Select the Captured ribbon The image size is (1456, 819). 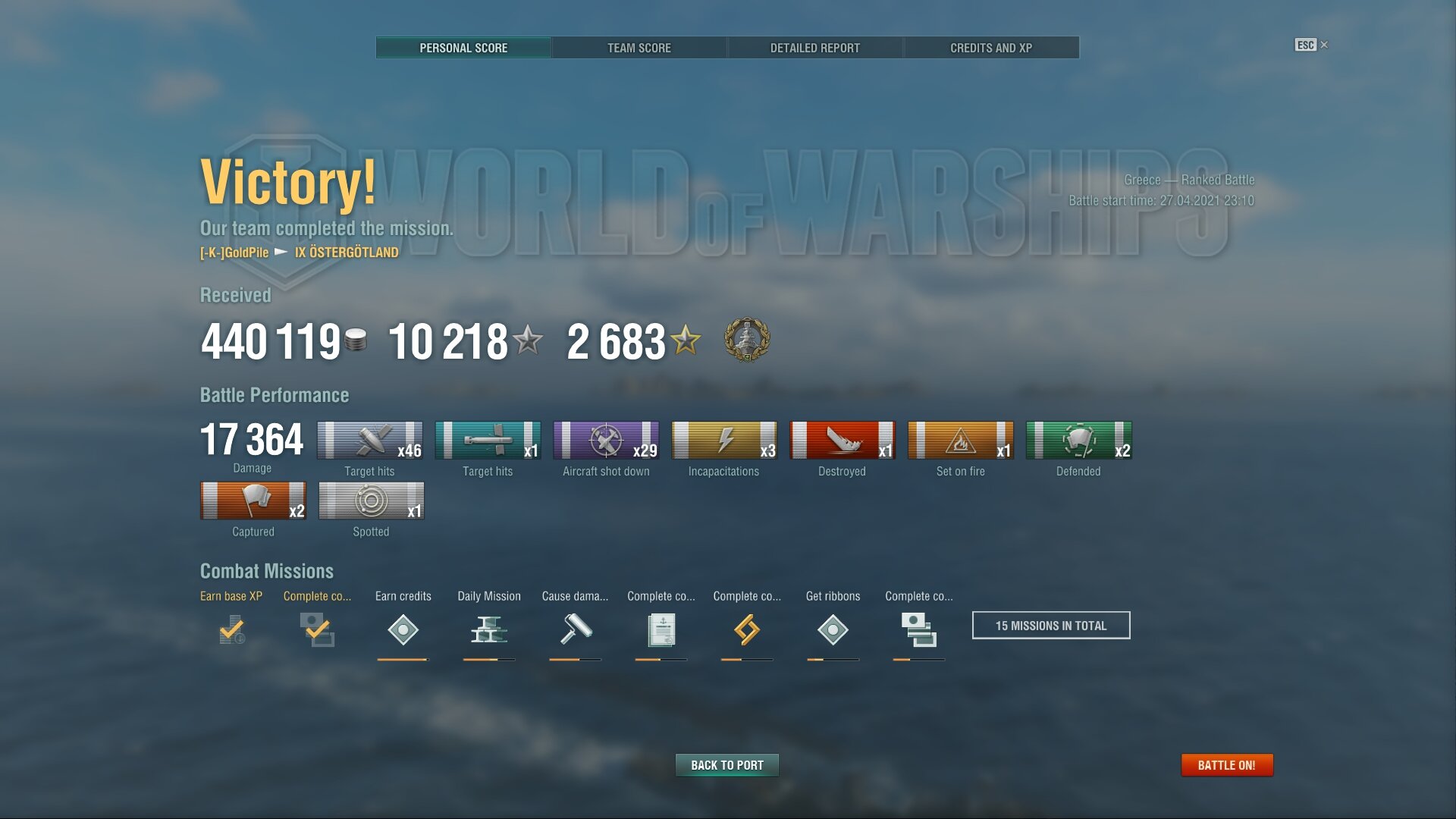tap(253, 501)
